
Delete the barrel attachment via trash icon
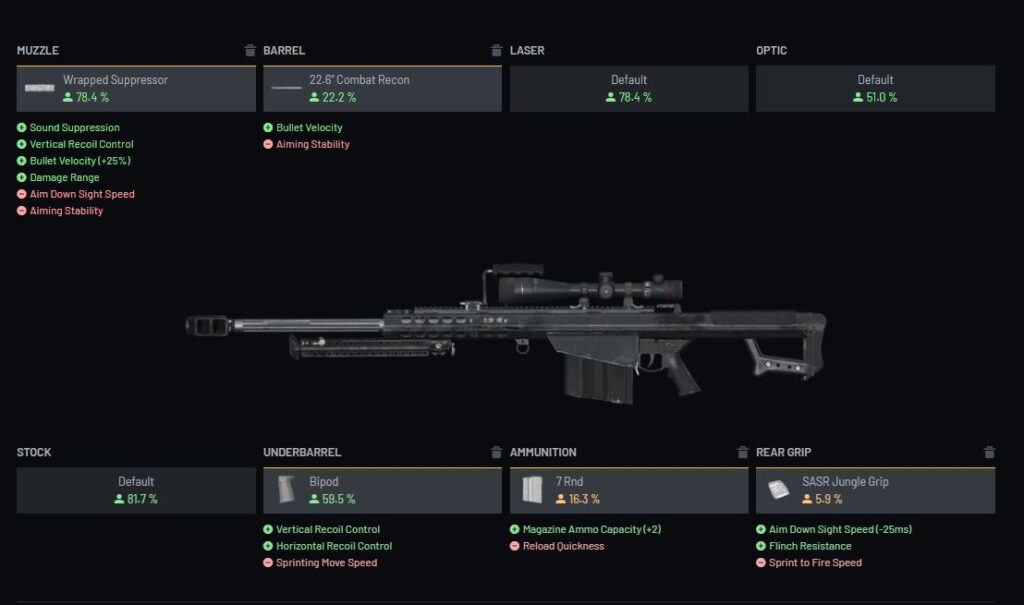click(496, 51)
